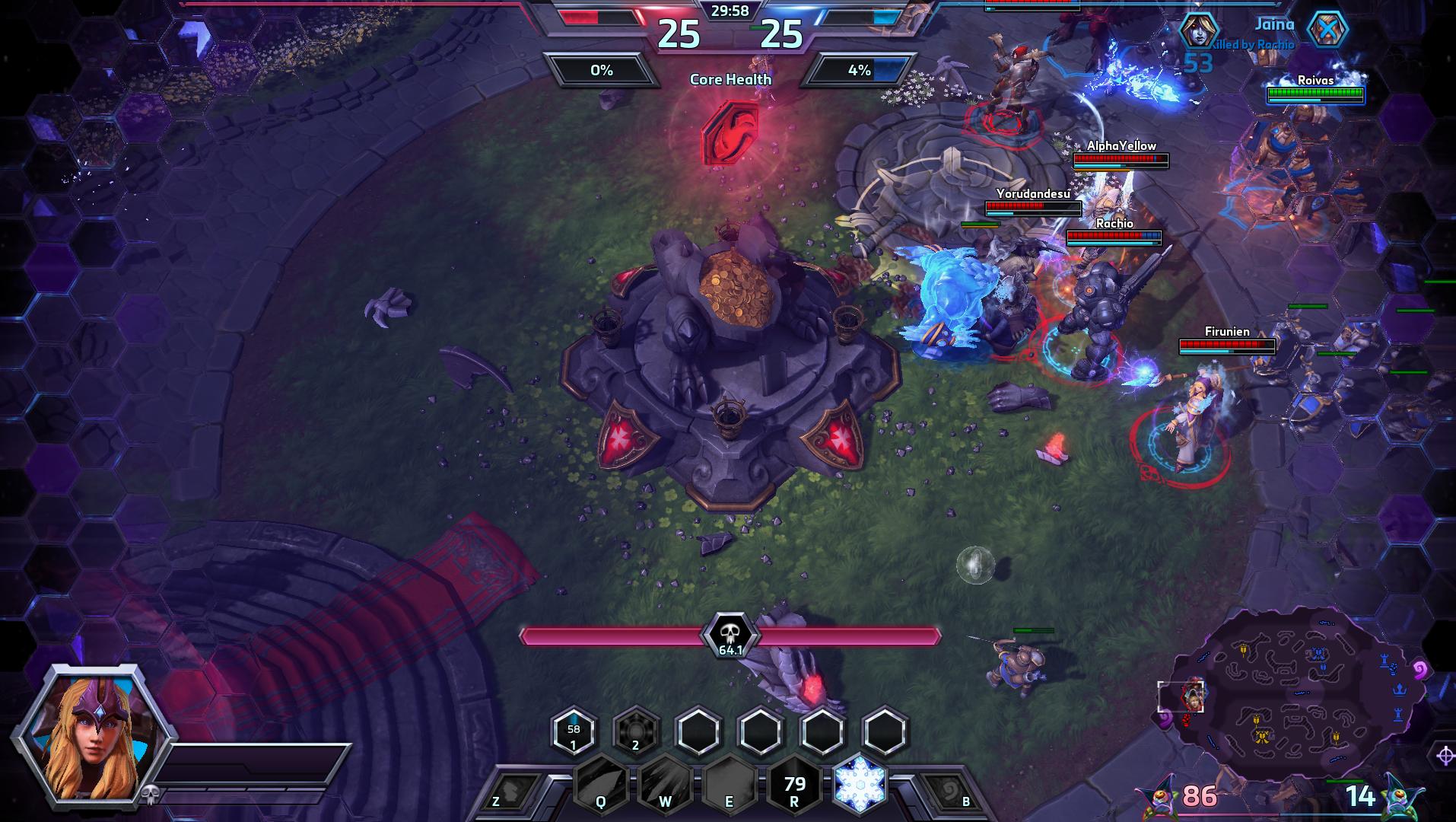Choose the talent slot labeled 2
Viewport: 1456px width, 822px height.
point(636,732)
